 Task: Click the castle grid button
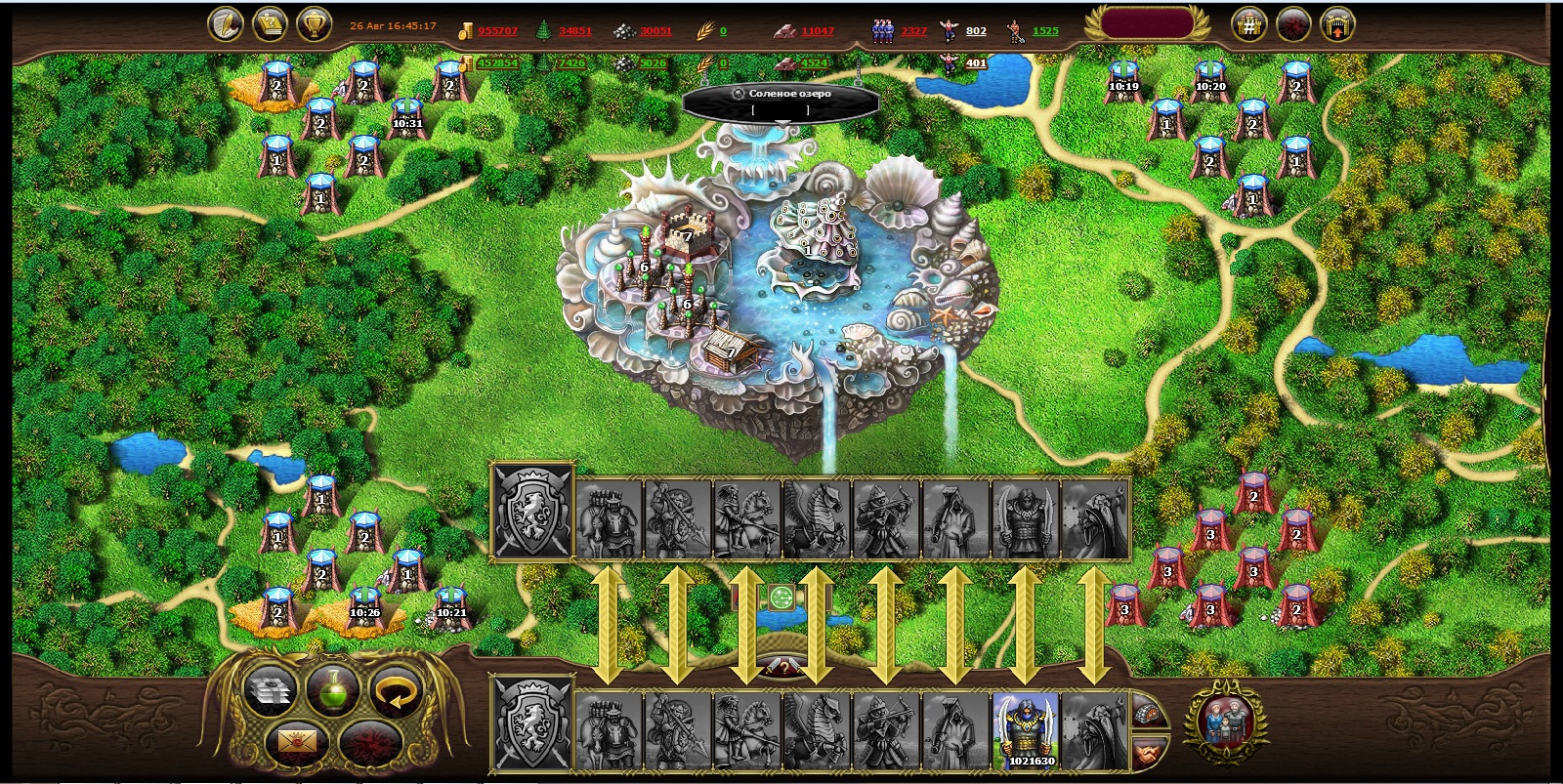(x=1249, y=24)
